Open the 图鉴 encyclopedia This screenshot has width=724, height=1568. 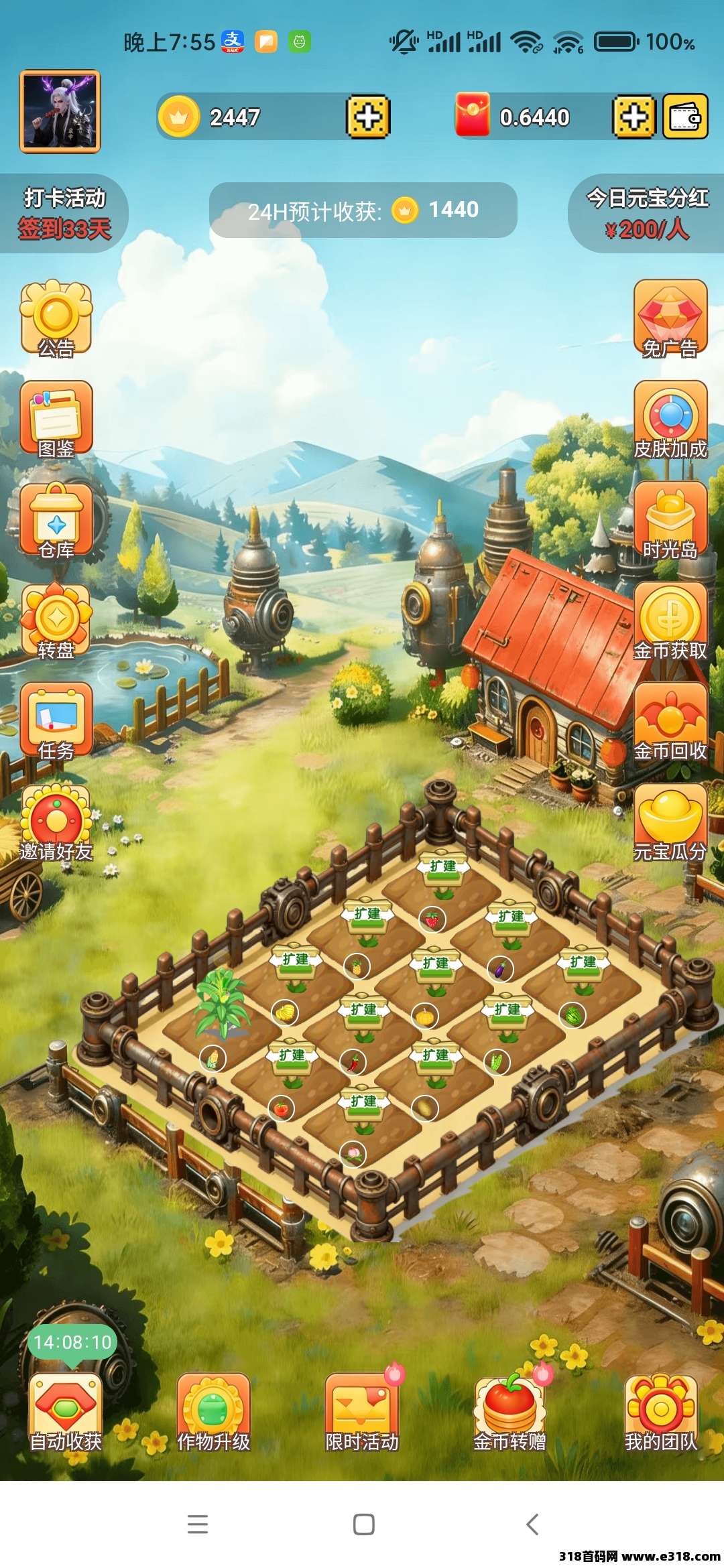[x=56, y=419]
